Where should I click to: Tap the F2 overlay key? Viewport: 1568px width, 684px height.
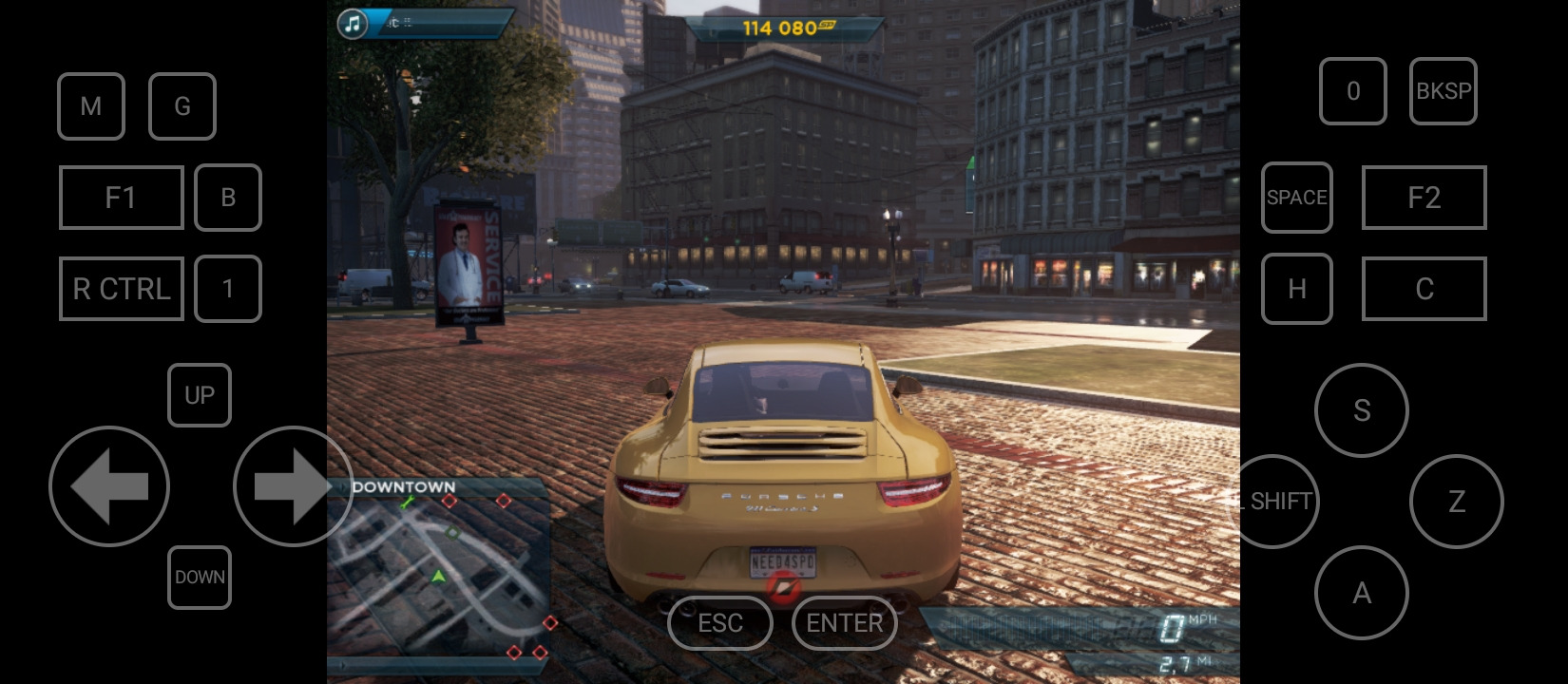pyautogui.click(x=1424, y=198)
